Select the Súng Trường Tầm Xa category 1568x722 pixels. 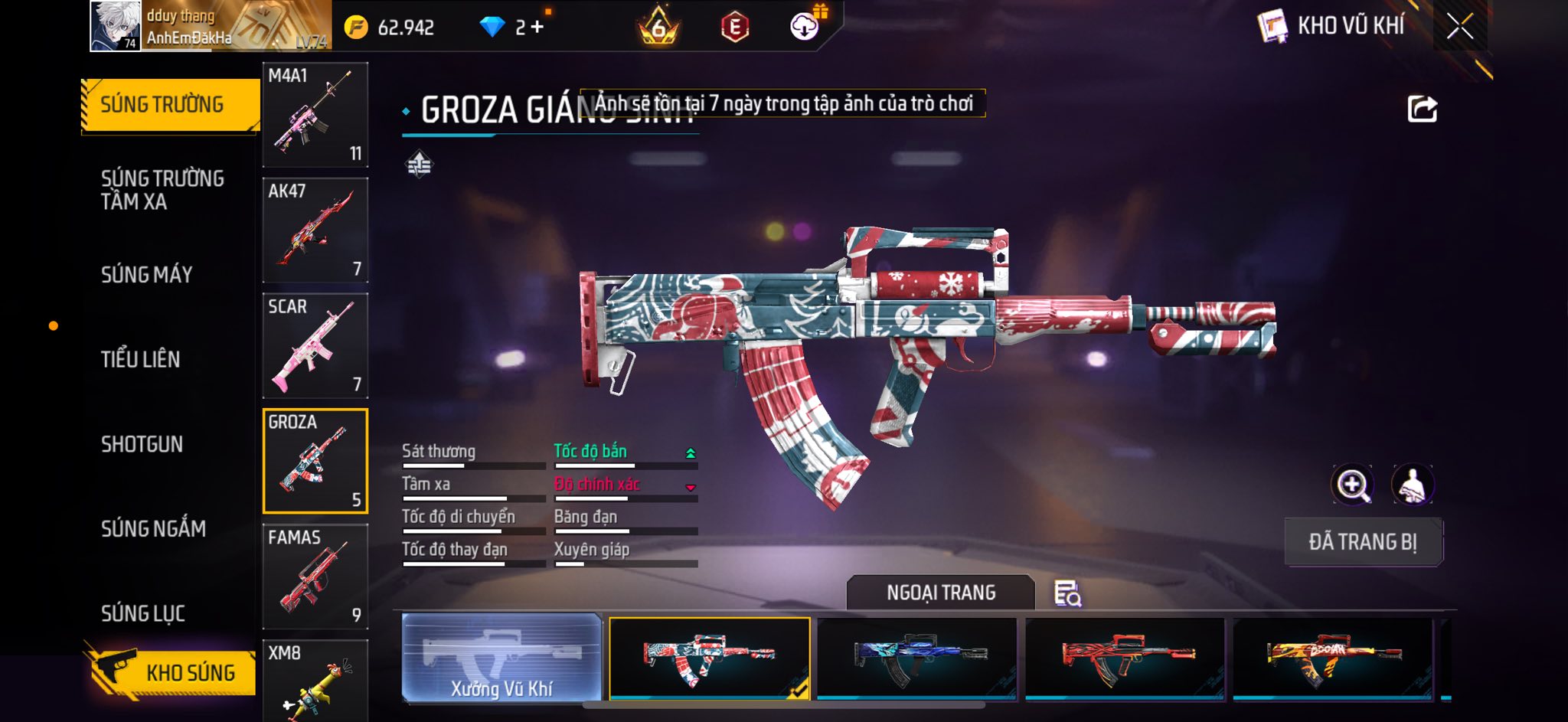coord(162,190)
